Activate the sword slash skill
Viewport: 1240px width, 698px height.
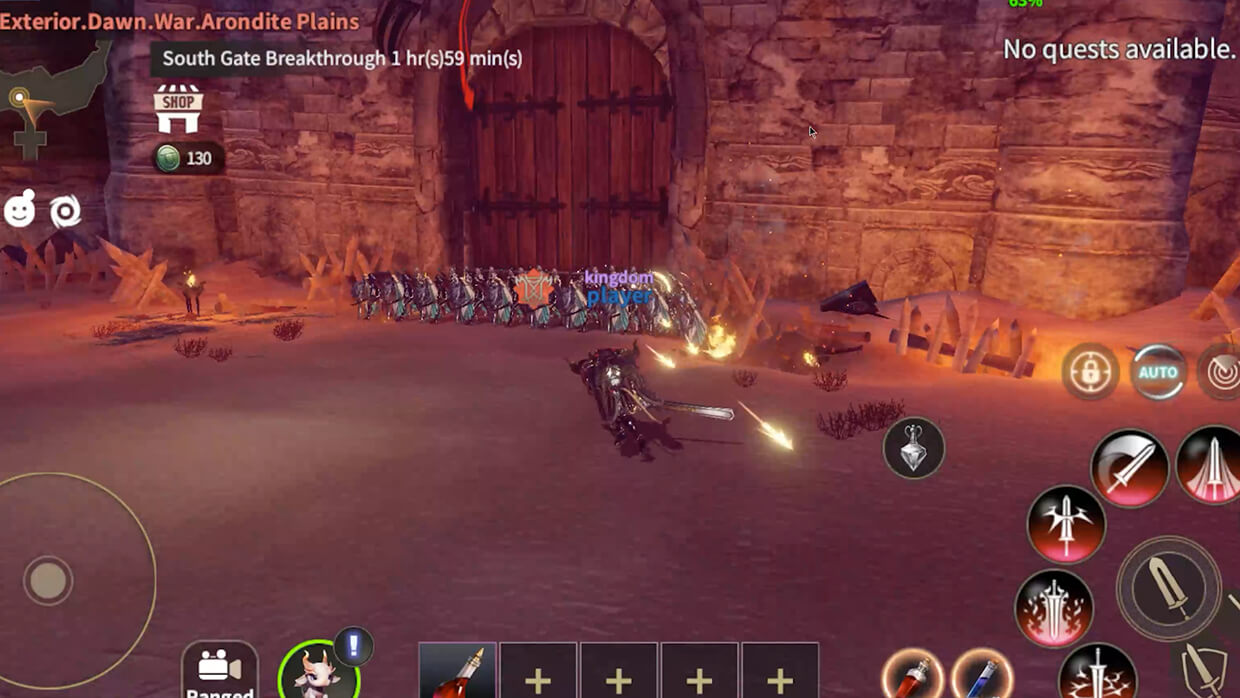[1130, 467]
